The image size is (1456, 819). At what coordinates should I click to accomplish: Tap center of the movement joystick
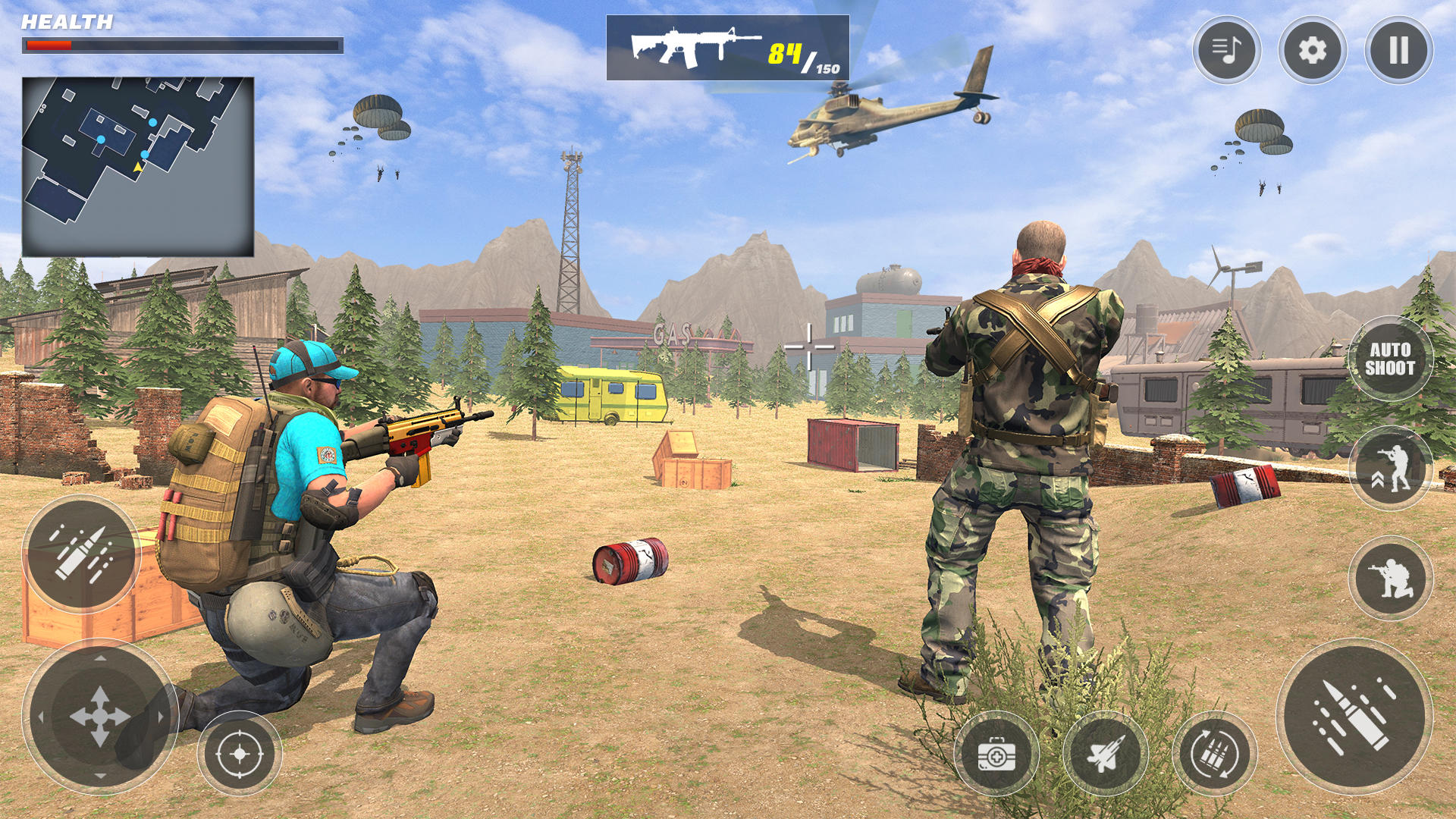pyautogui.click(x=101, y=717)
